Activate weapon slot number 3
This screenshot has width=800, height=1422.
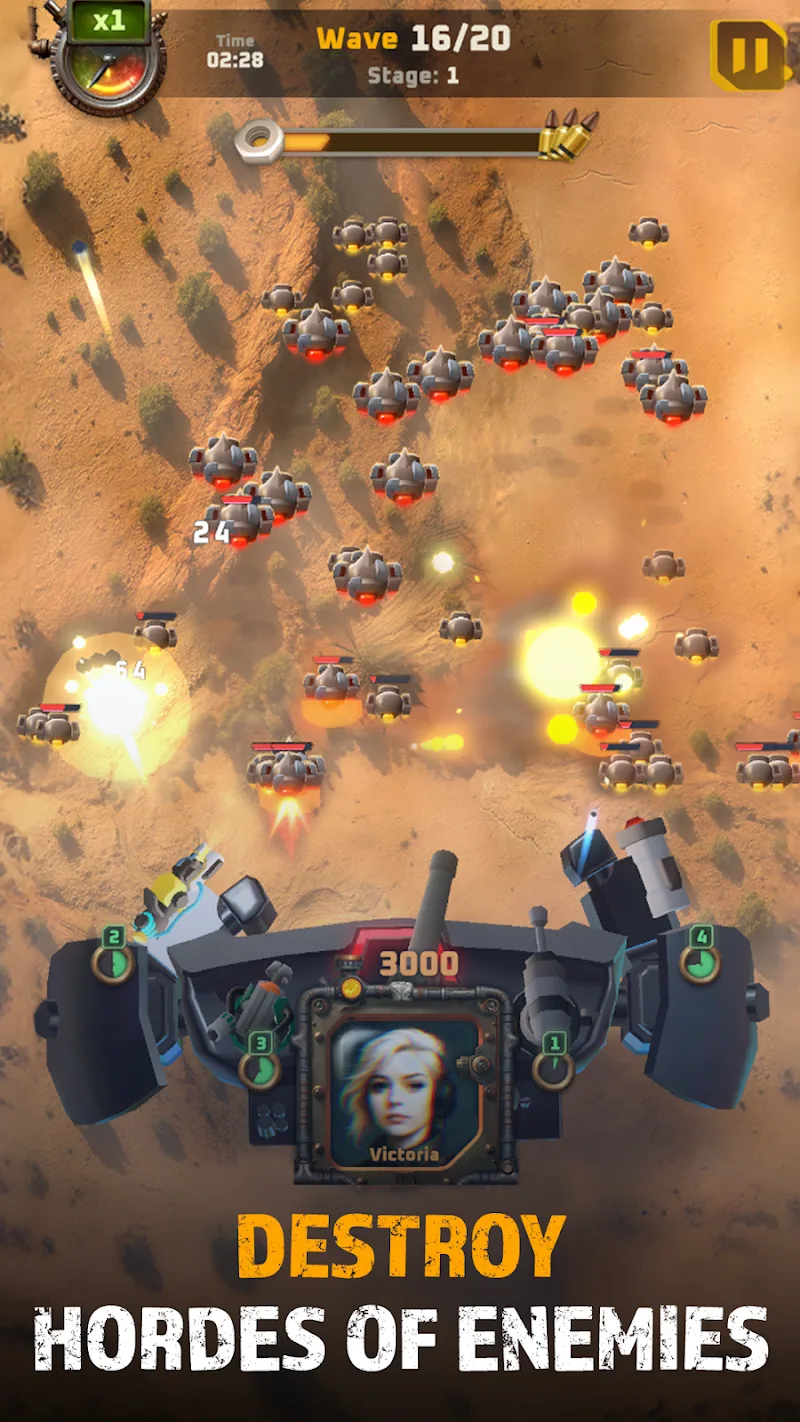[x=259, y=1065]
